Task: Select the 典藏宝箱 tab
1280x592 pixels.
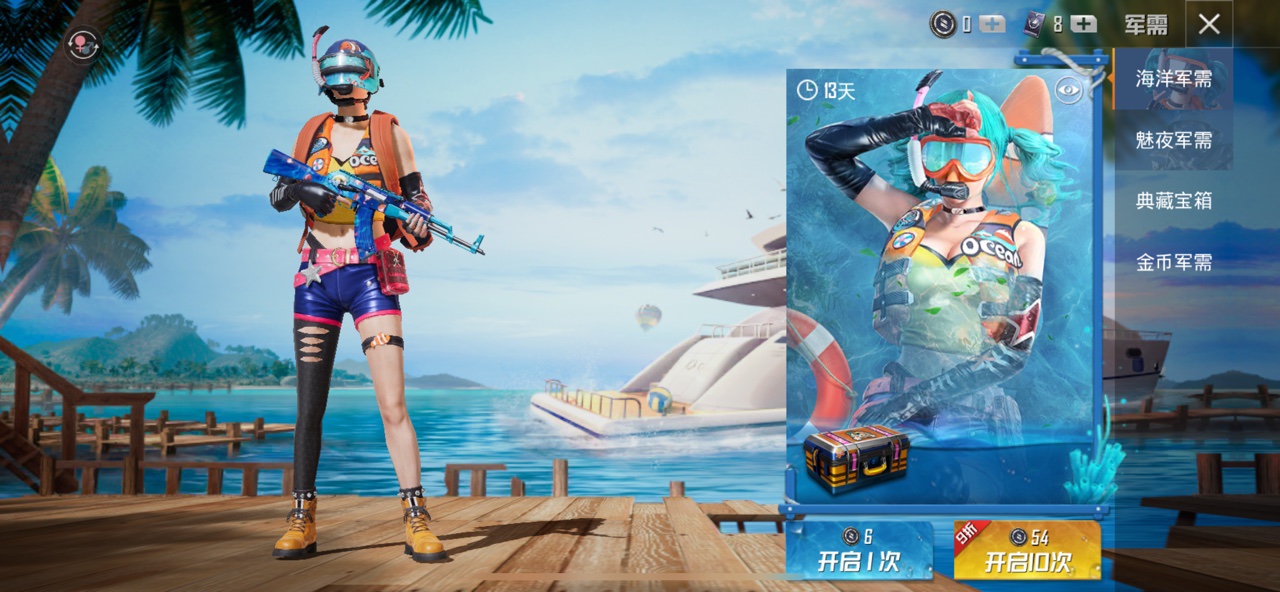Action: point(1173,201)
